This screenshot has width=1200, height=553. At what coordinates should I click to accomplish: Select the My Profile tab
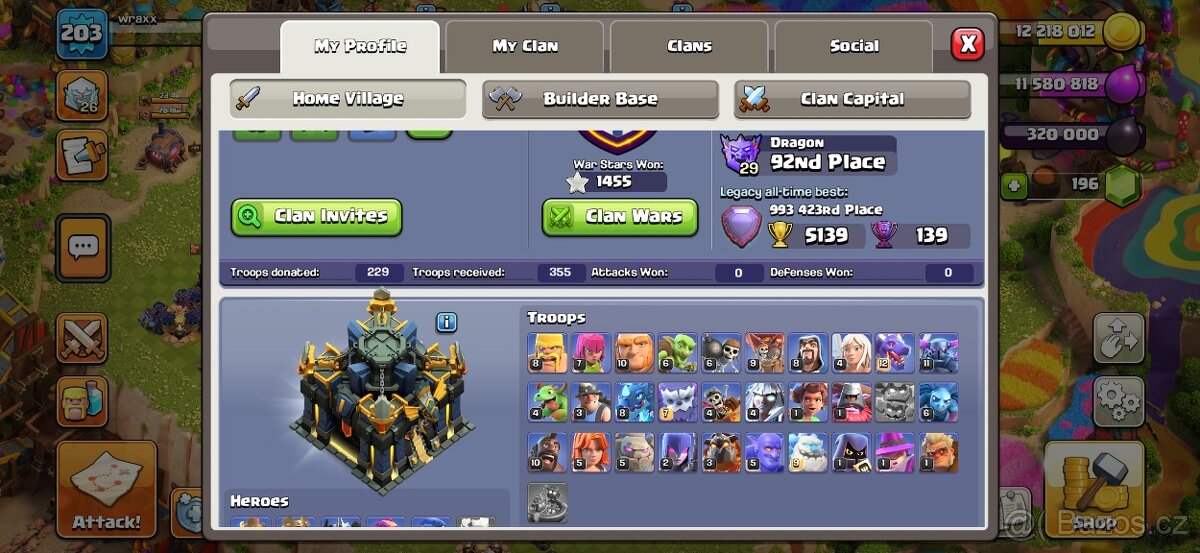tap(360, 46)
